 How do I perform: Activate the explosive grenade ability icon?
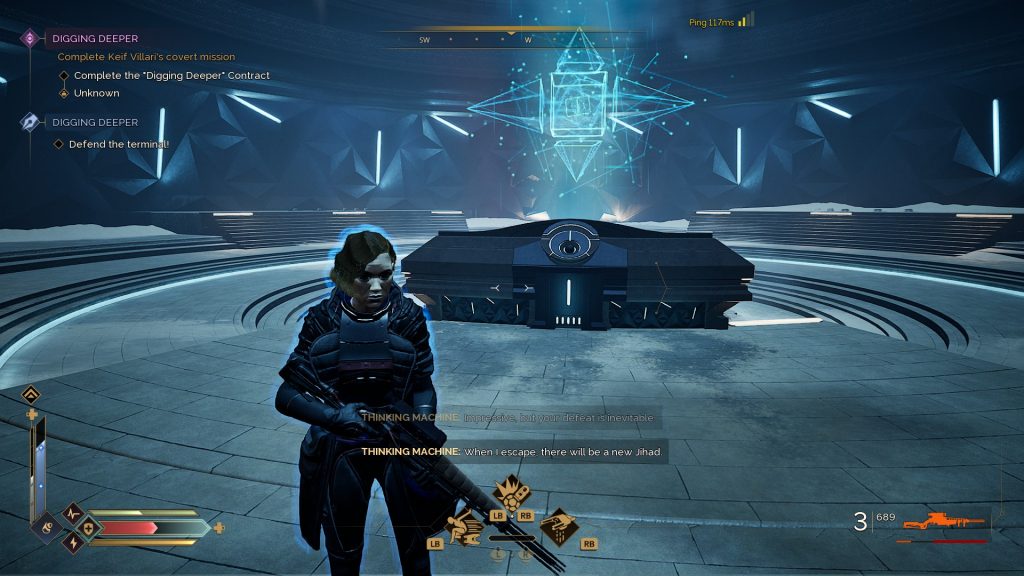point(511,493)
